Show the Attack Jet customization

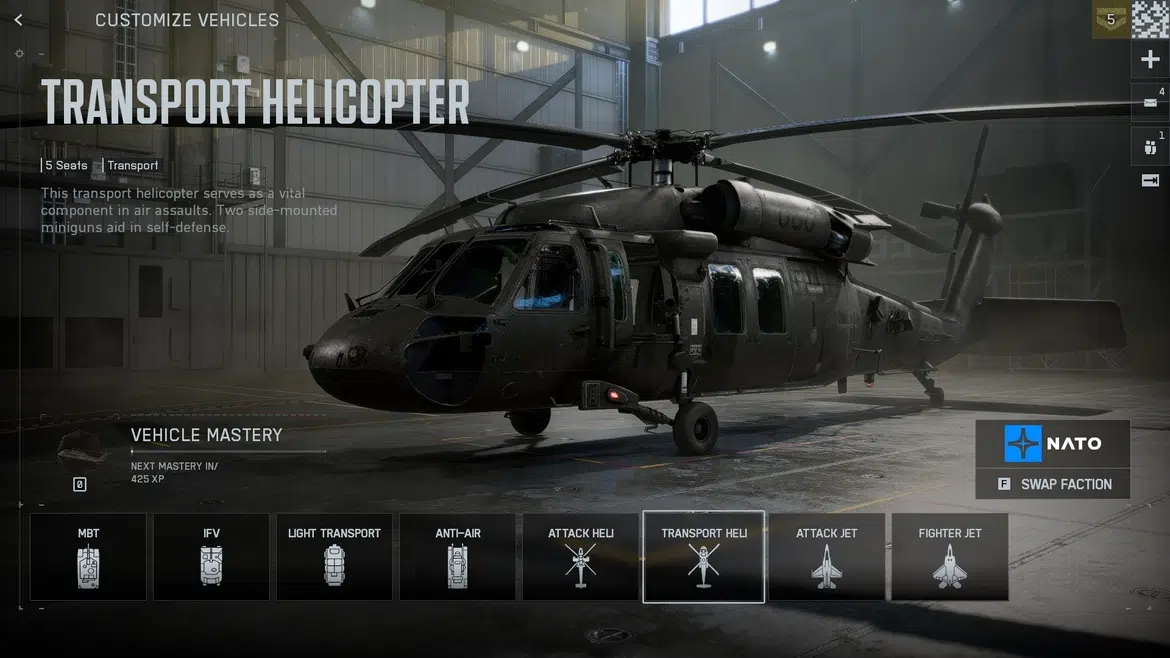click(827, 557)
